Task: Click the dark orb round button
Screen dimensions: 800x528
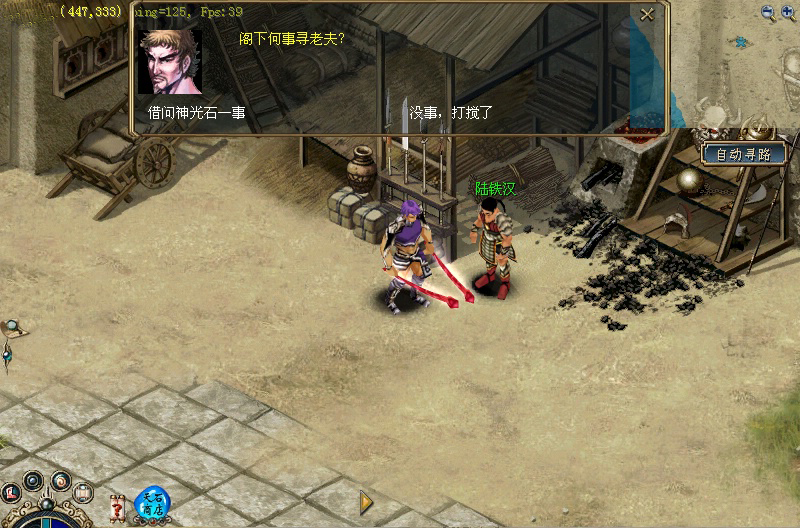Action: 33,480
